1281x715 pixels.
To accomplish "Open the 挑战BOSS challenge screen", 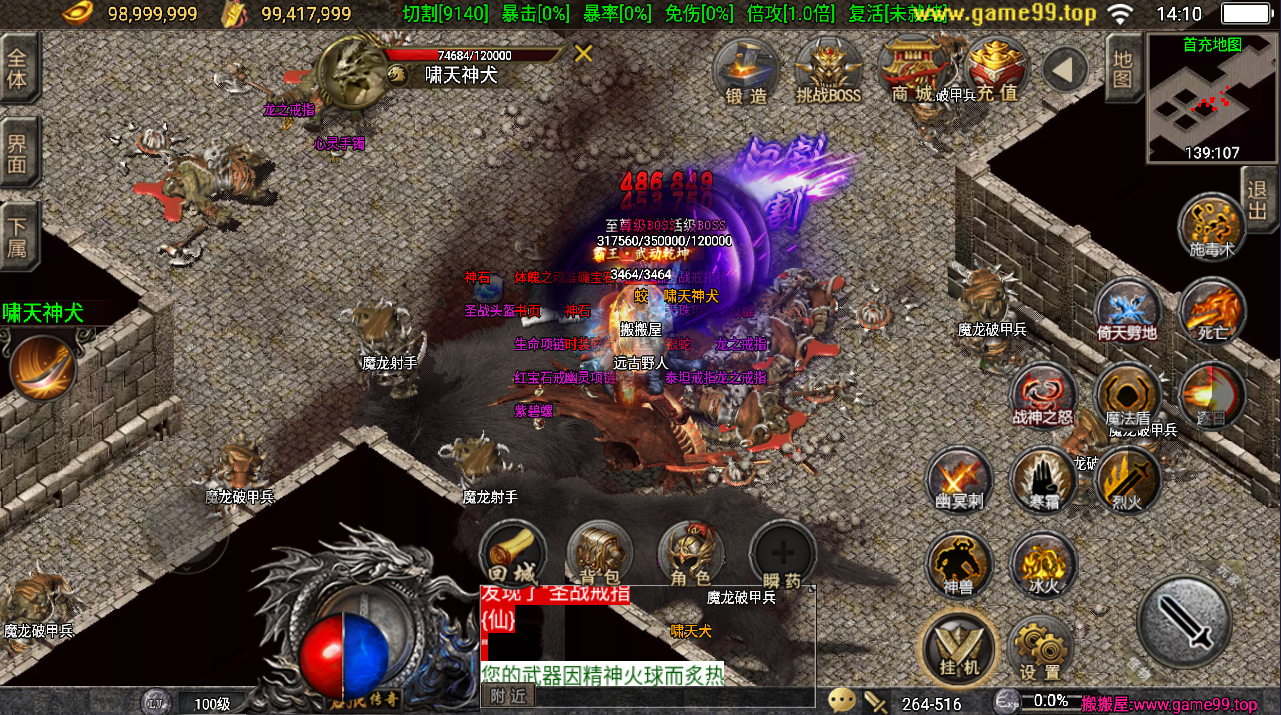I will pyautogui.click(x=828, y=71).
